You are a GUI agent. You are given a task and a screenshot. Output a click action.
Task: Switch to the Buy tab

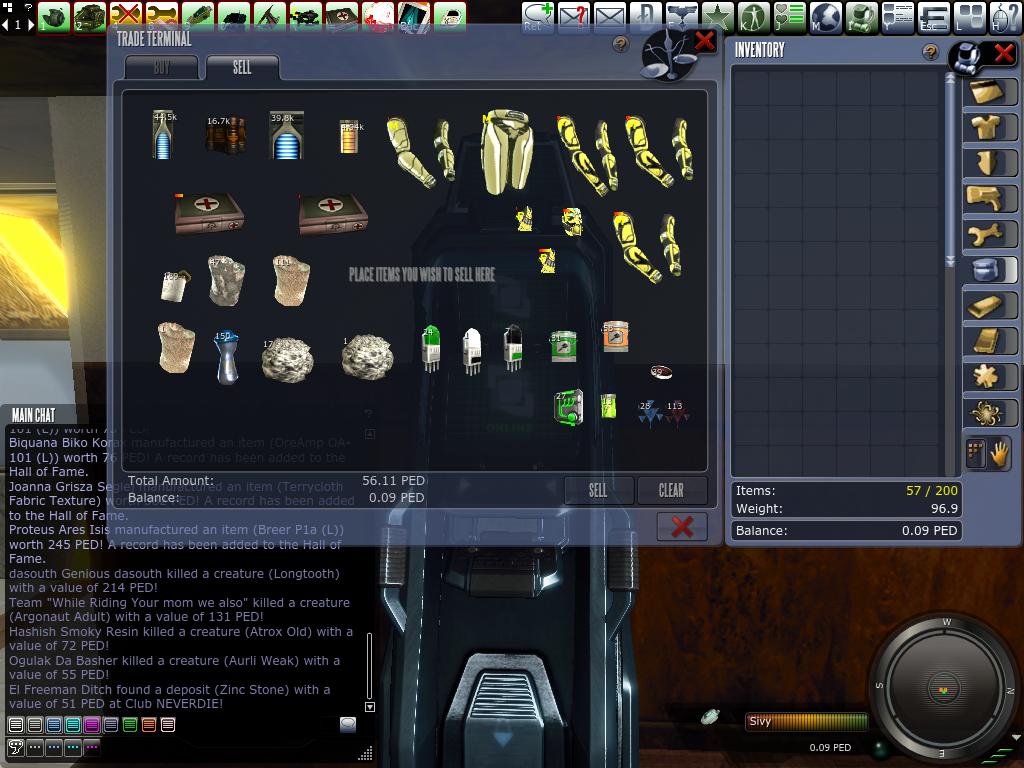point(162,68)
